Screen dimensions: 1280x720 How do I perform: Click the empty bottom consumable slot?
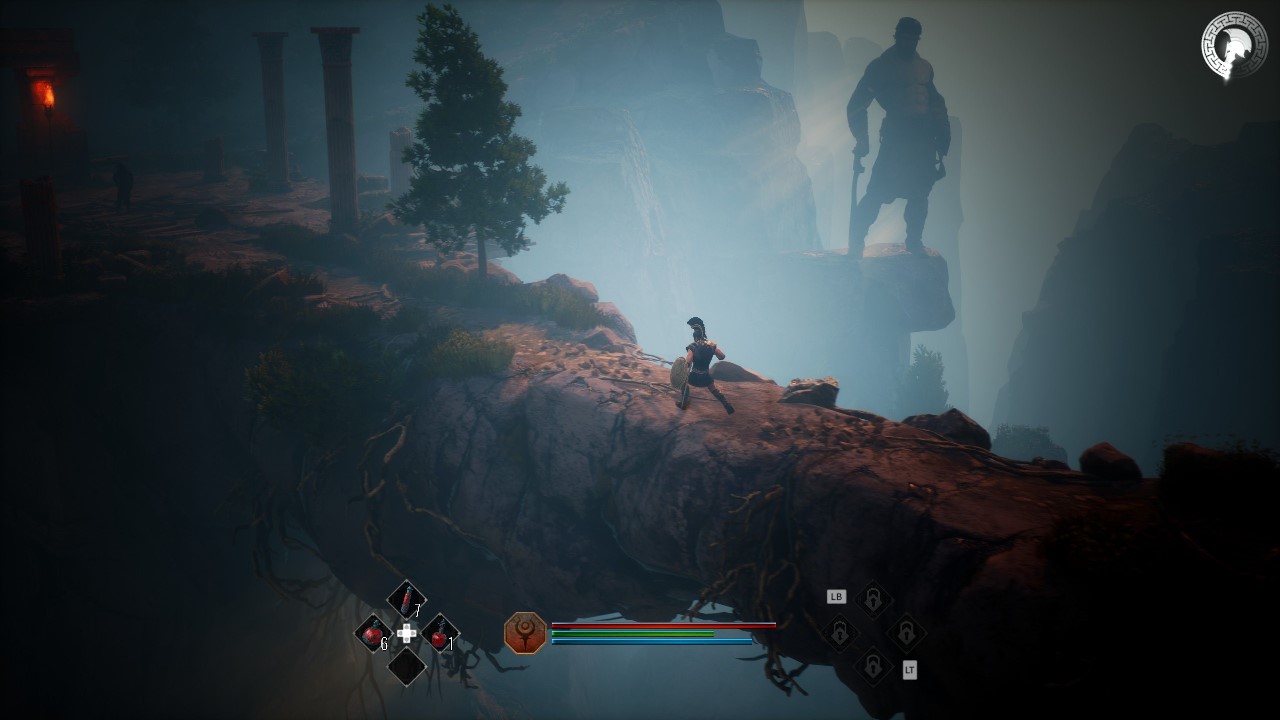(407, 665)
